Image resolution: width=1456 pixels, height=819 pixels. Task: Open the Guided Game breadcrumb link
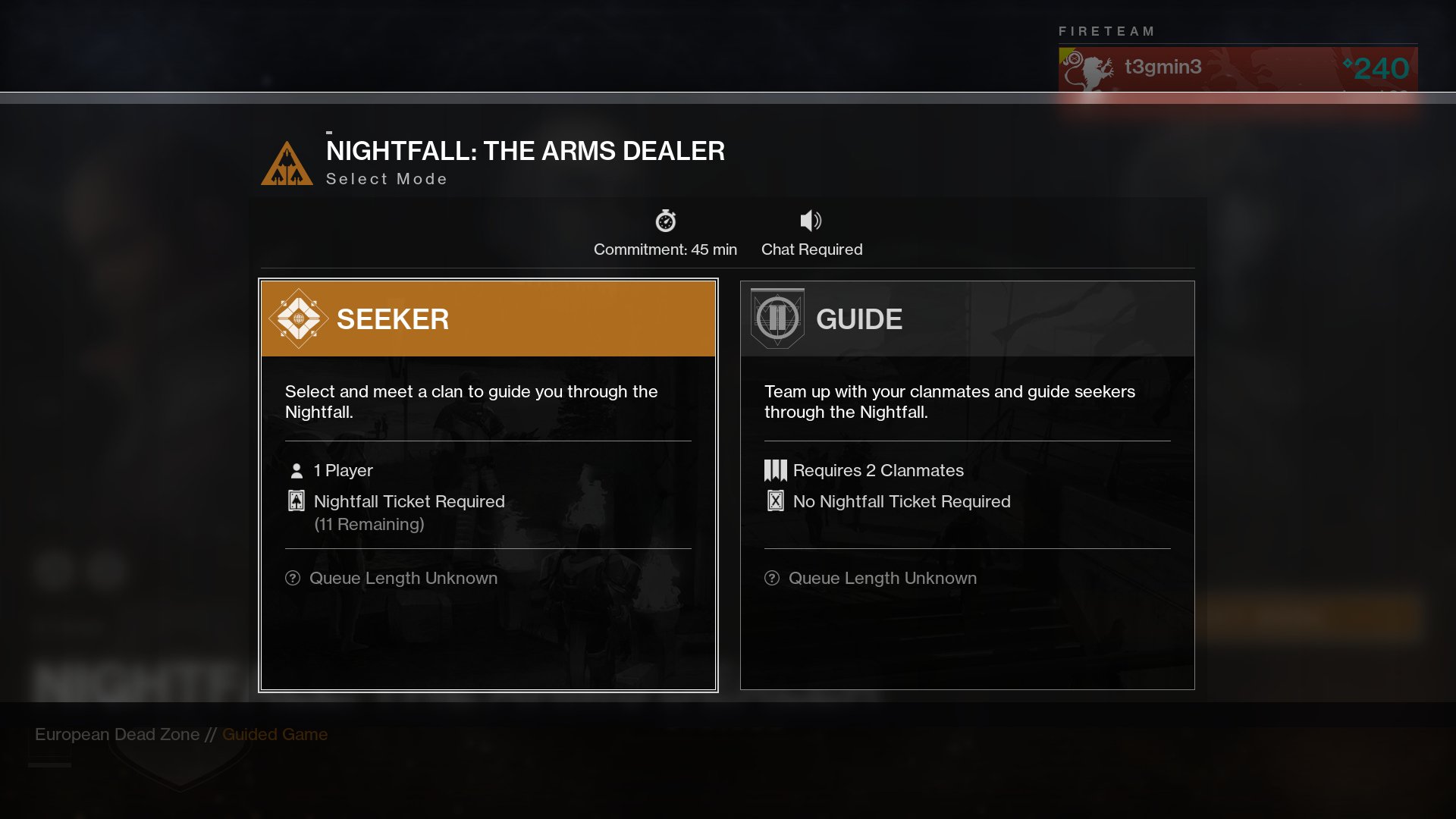click(x=275, y=734)
